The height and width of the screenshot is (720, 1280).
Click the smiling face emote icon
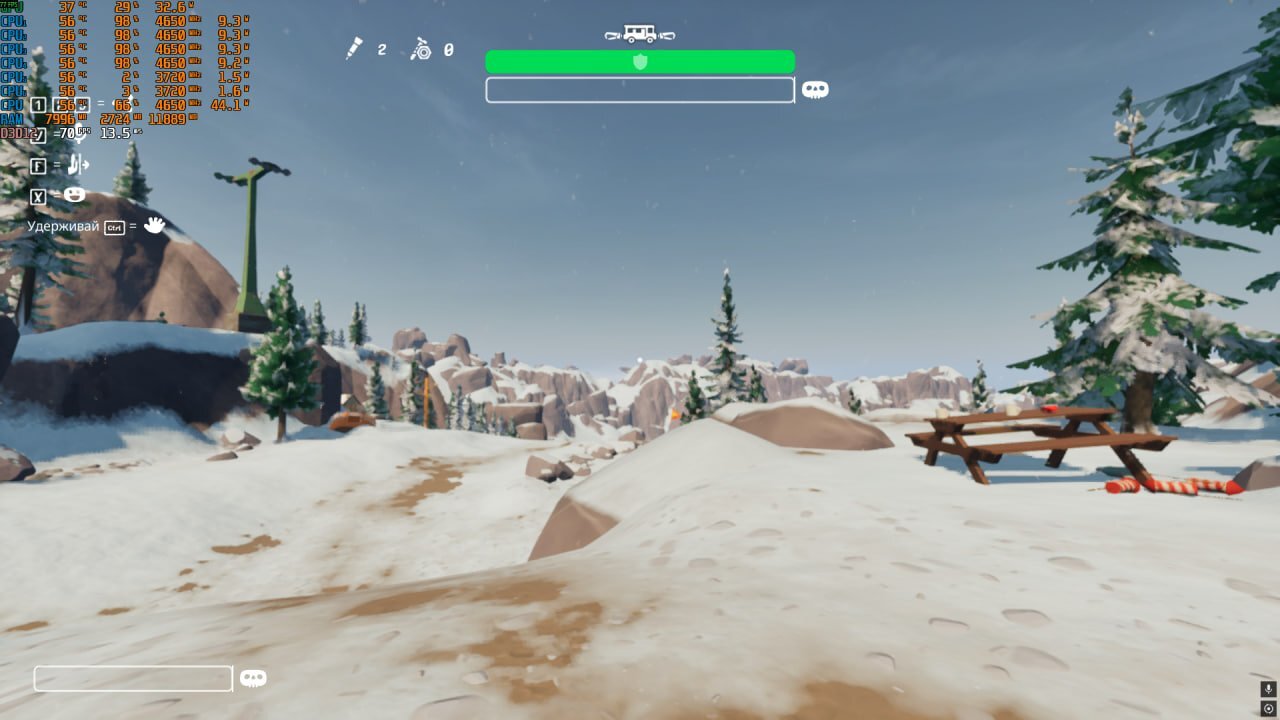75,195
